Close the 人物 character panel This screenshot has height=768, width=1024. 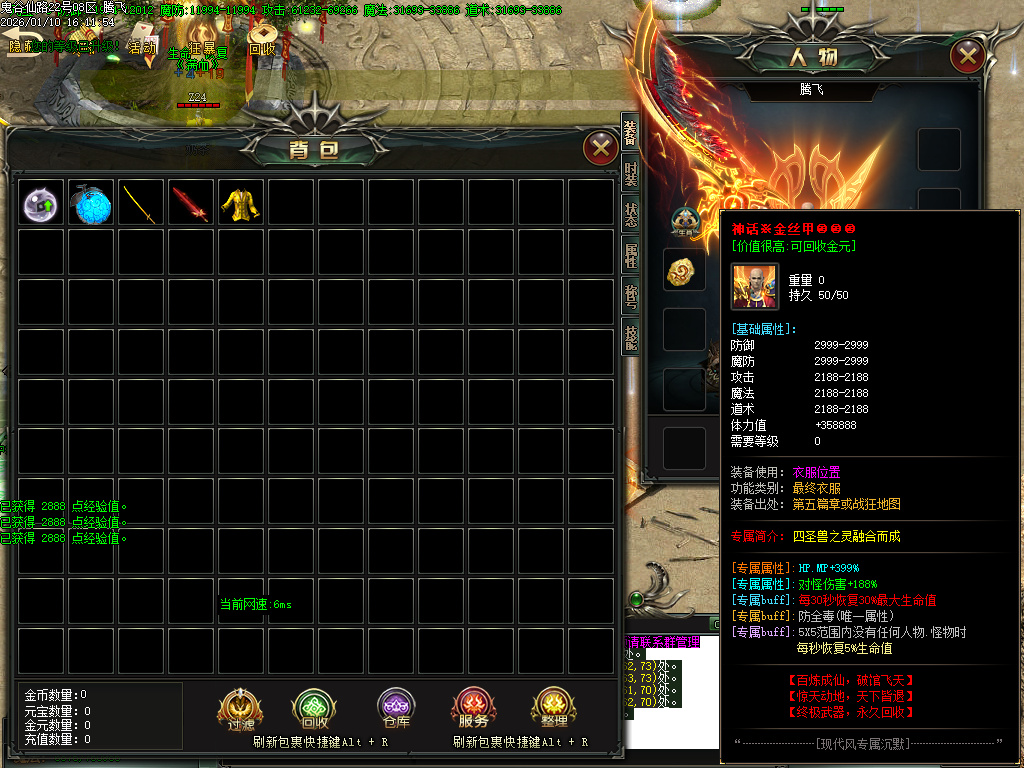(x=967, y=56)
